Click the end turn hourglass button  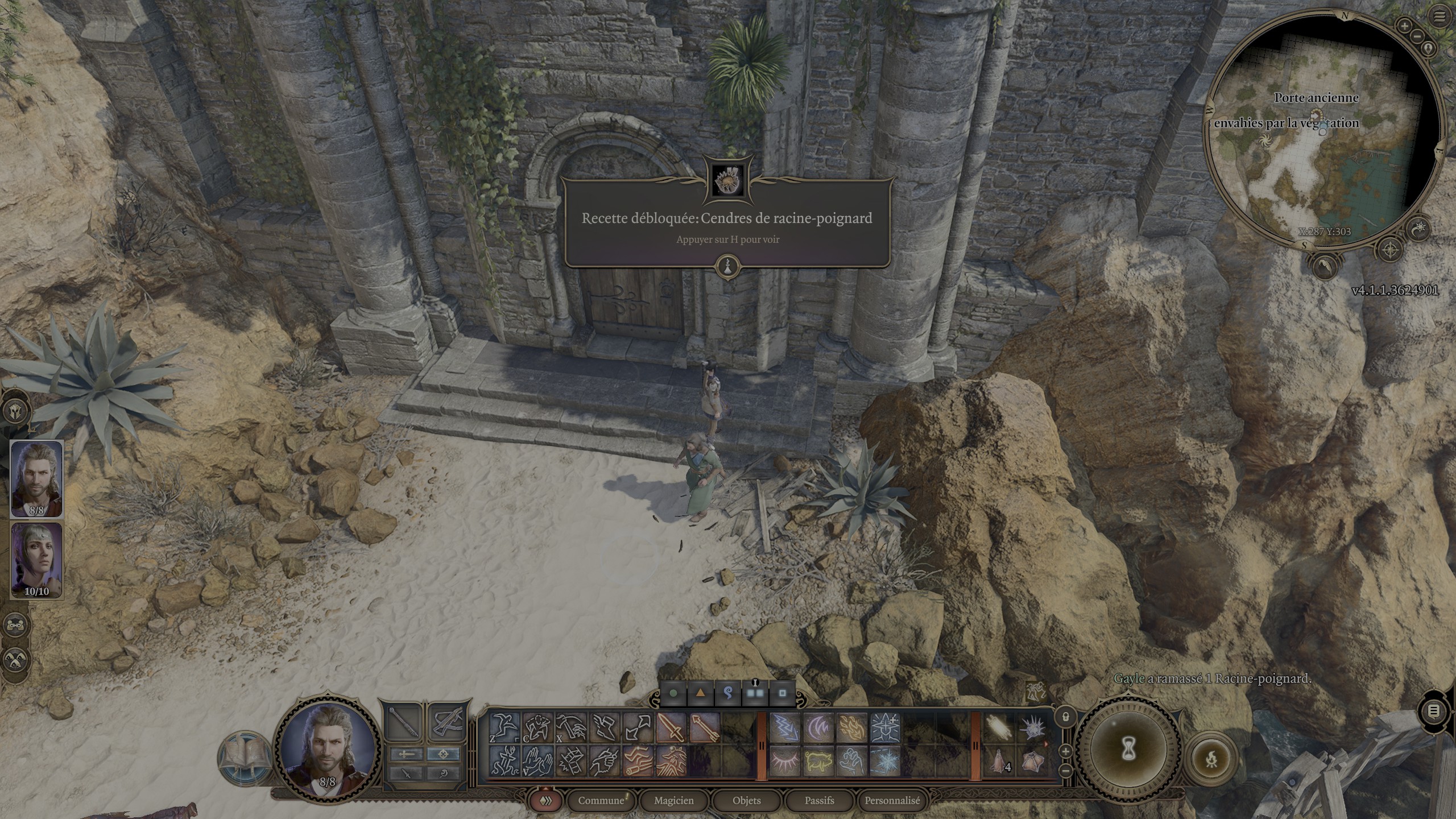click(1129, 750)
